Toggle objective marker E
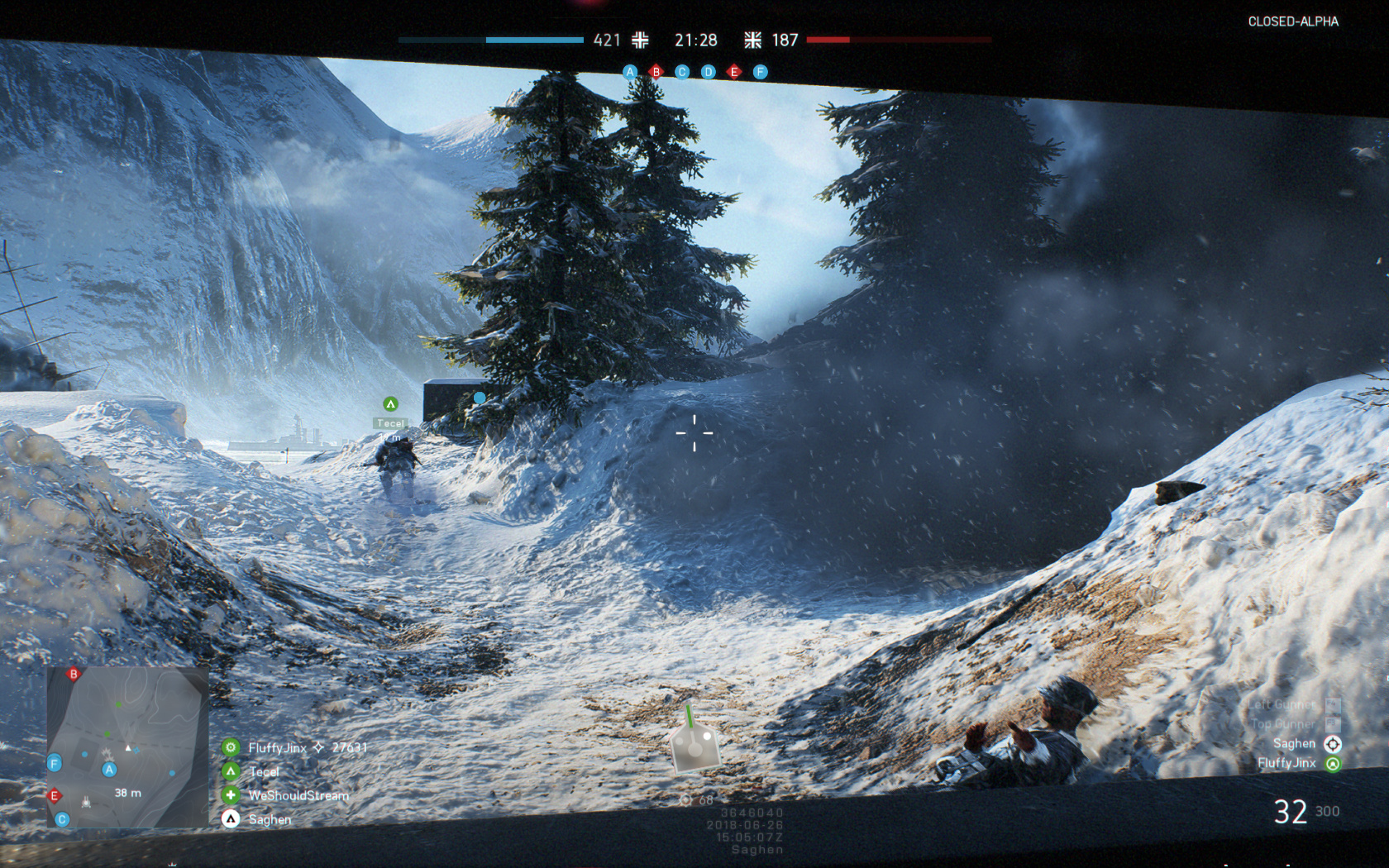The height and width of the screenshot is (868, 1389). [733, 72]
